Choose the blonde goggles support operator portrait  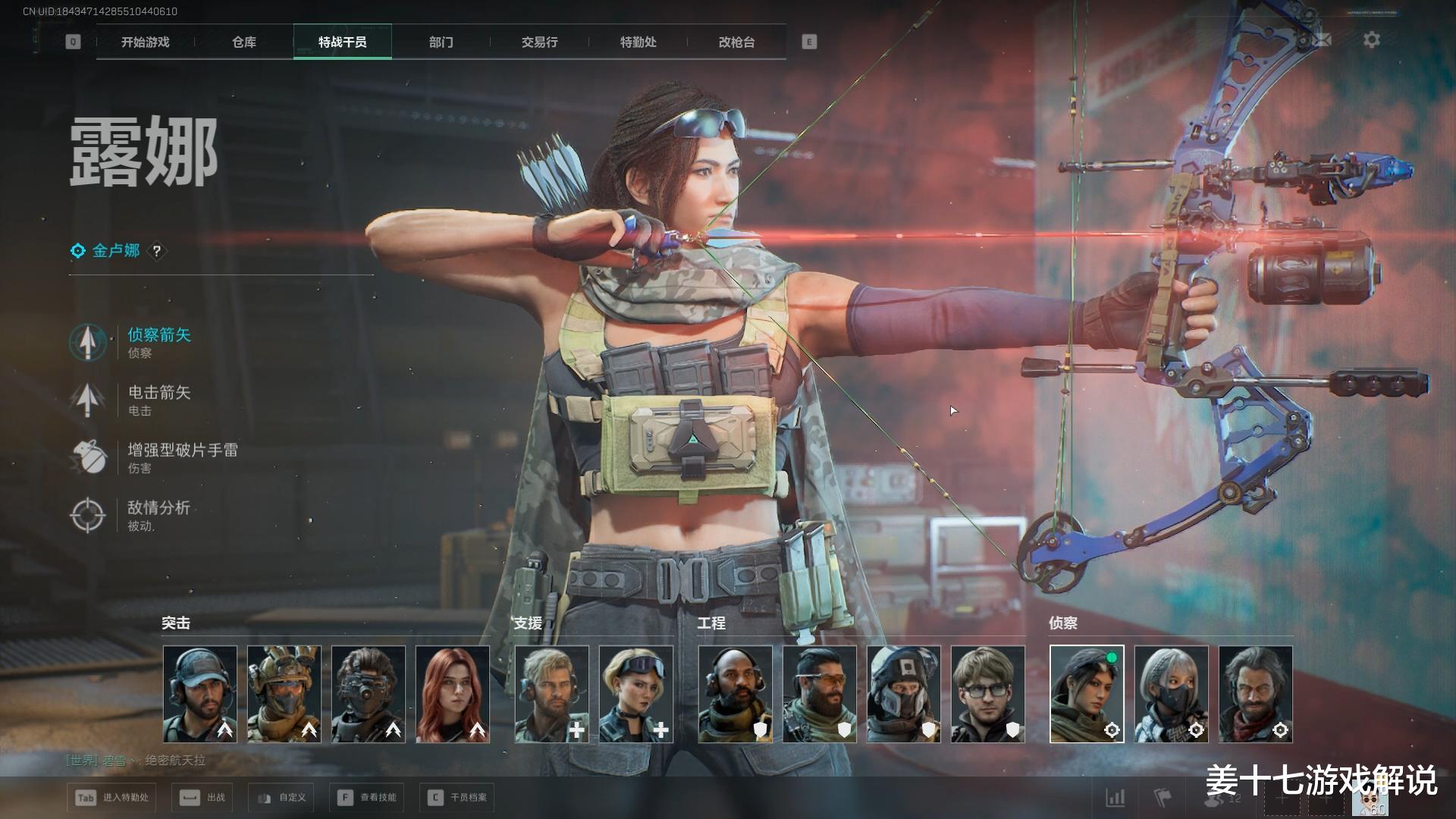635,694
